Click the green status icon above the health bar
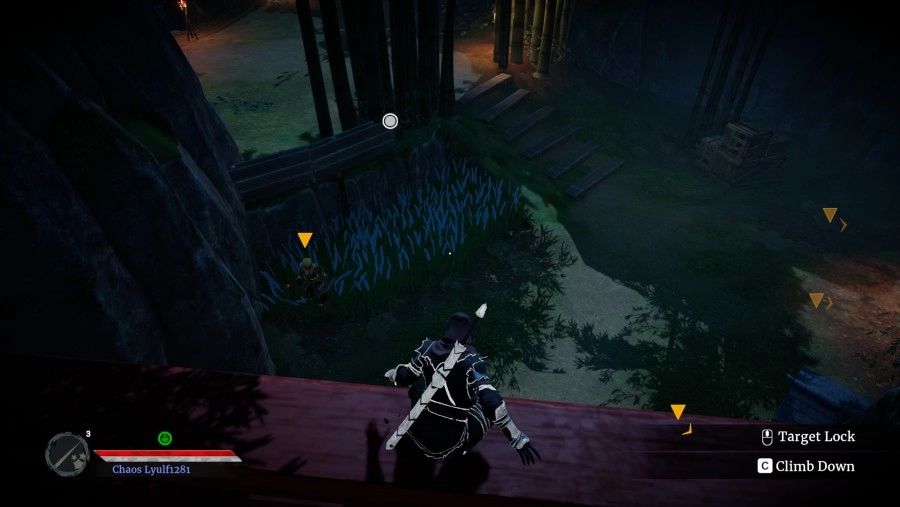900x507 pixels. click(165, 438)
